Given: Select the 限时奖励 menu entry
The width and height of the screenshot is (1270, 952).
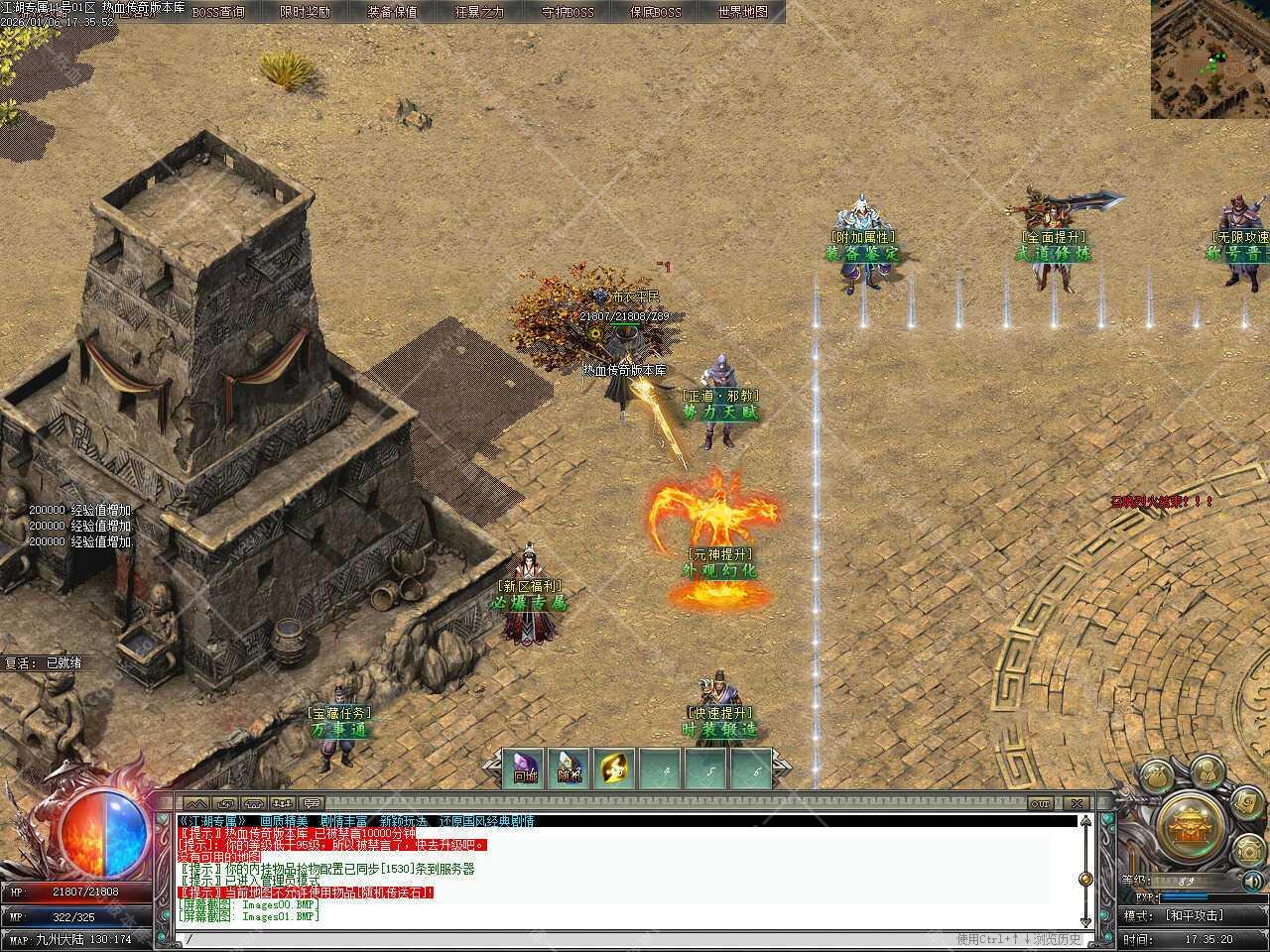Looking at the screenshot, I should click(x=305, y=12).
